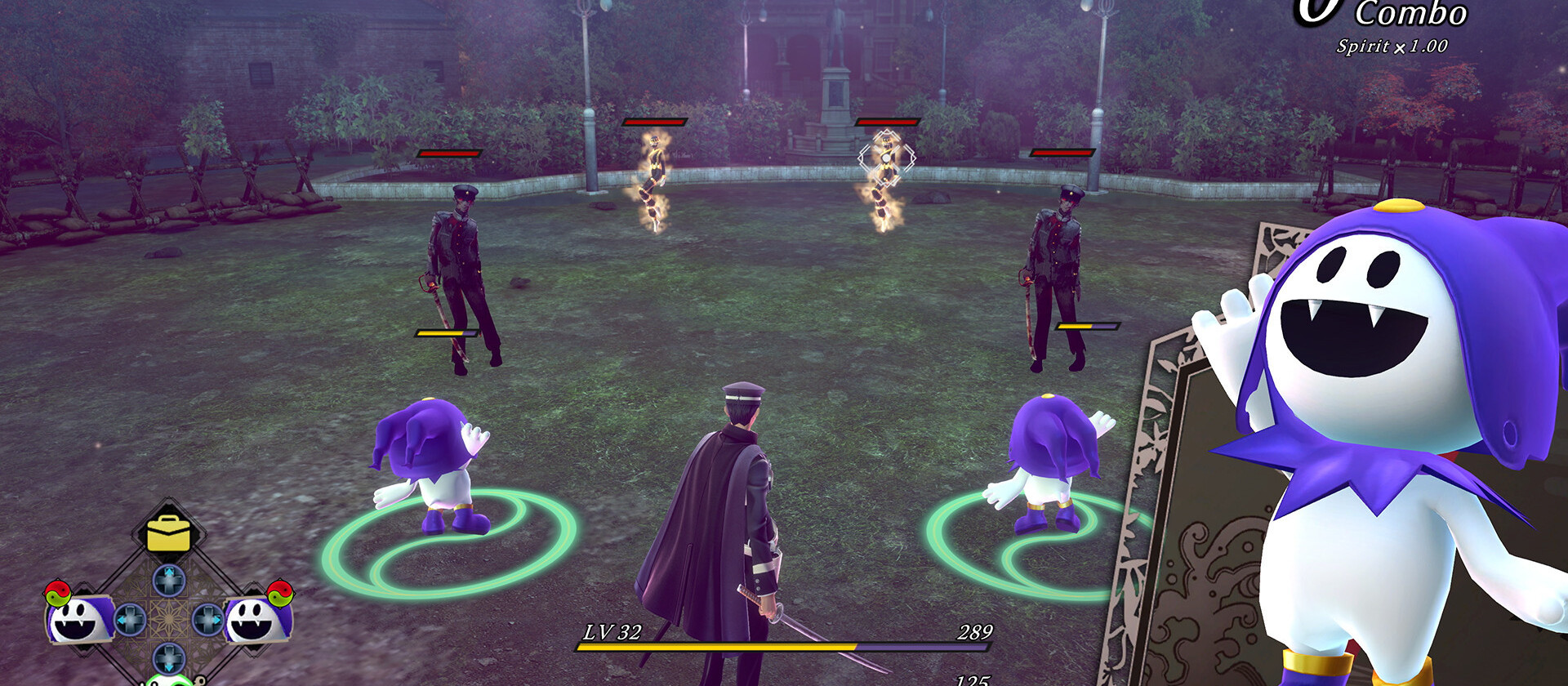Select Jack Frost portrait beside the right-arrow d-pad
This screenshot has height=686, width=1568.
coord(256,620)
